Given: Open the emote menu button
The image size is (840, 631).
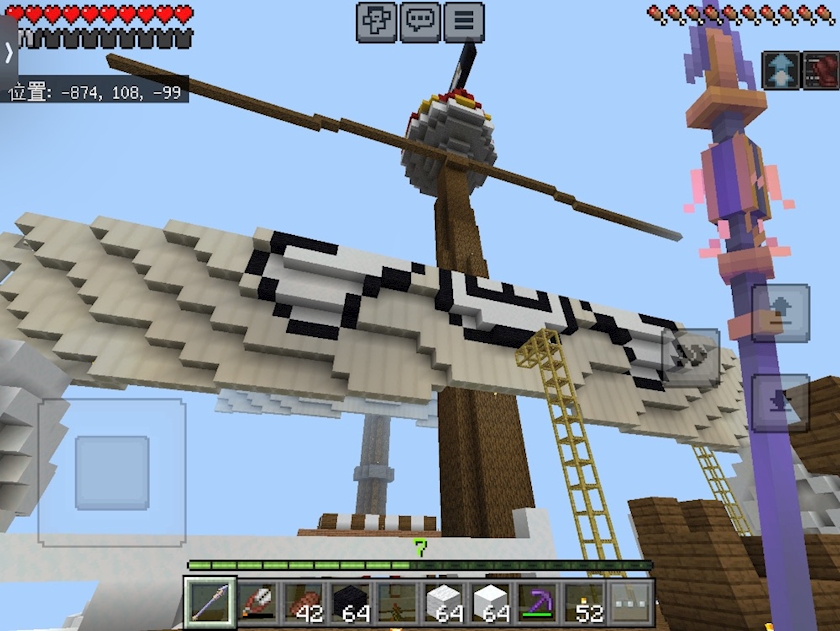Looking at the screenshot, I should coord(376,21).
